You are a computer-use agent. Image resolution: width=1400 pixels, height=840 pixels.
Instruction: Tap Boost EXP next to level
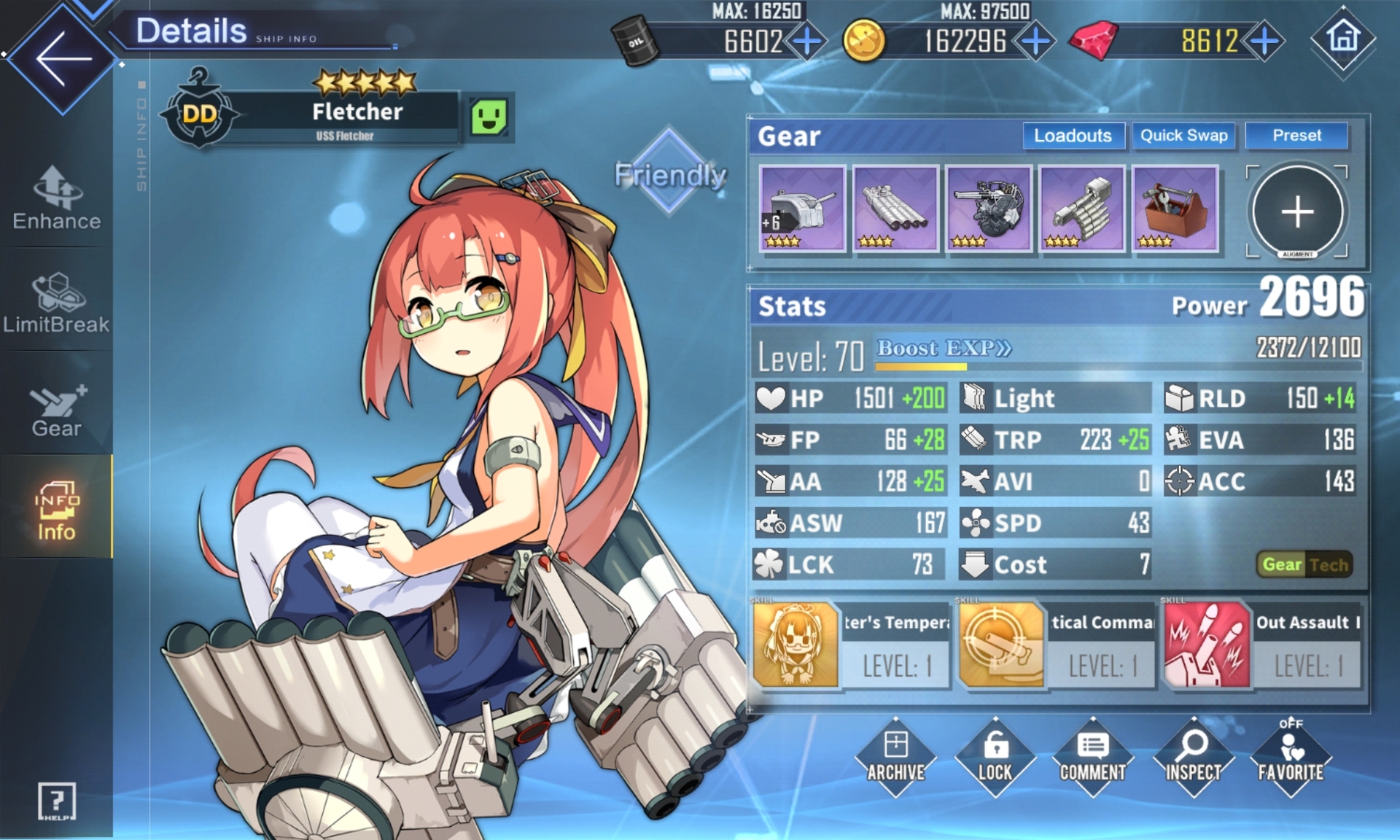tap(944, 349)
